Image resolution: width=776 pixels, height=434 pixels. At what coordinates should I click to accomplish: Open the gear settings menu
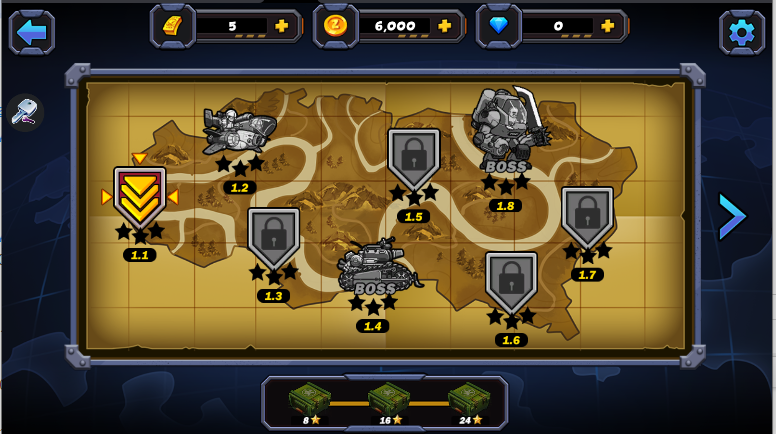click(741, 32)
